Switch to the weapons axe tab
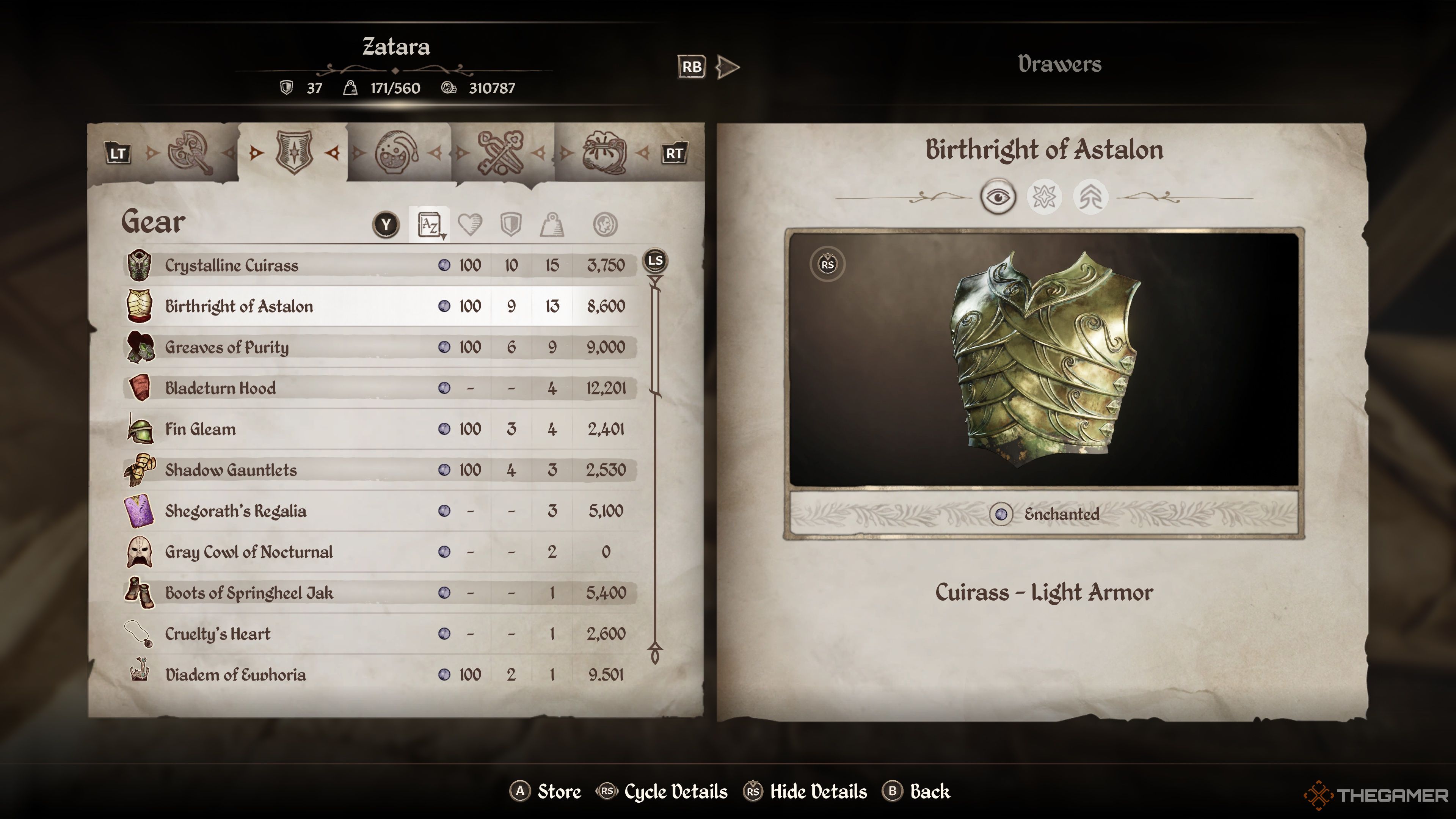 tap(190, 152)
